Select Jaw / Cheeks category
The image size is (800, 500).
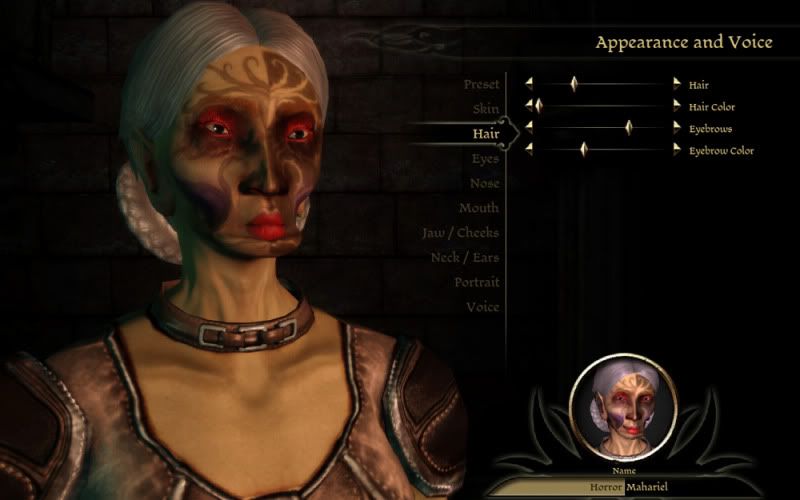click(x=460, y=233)
